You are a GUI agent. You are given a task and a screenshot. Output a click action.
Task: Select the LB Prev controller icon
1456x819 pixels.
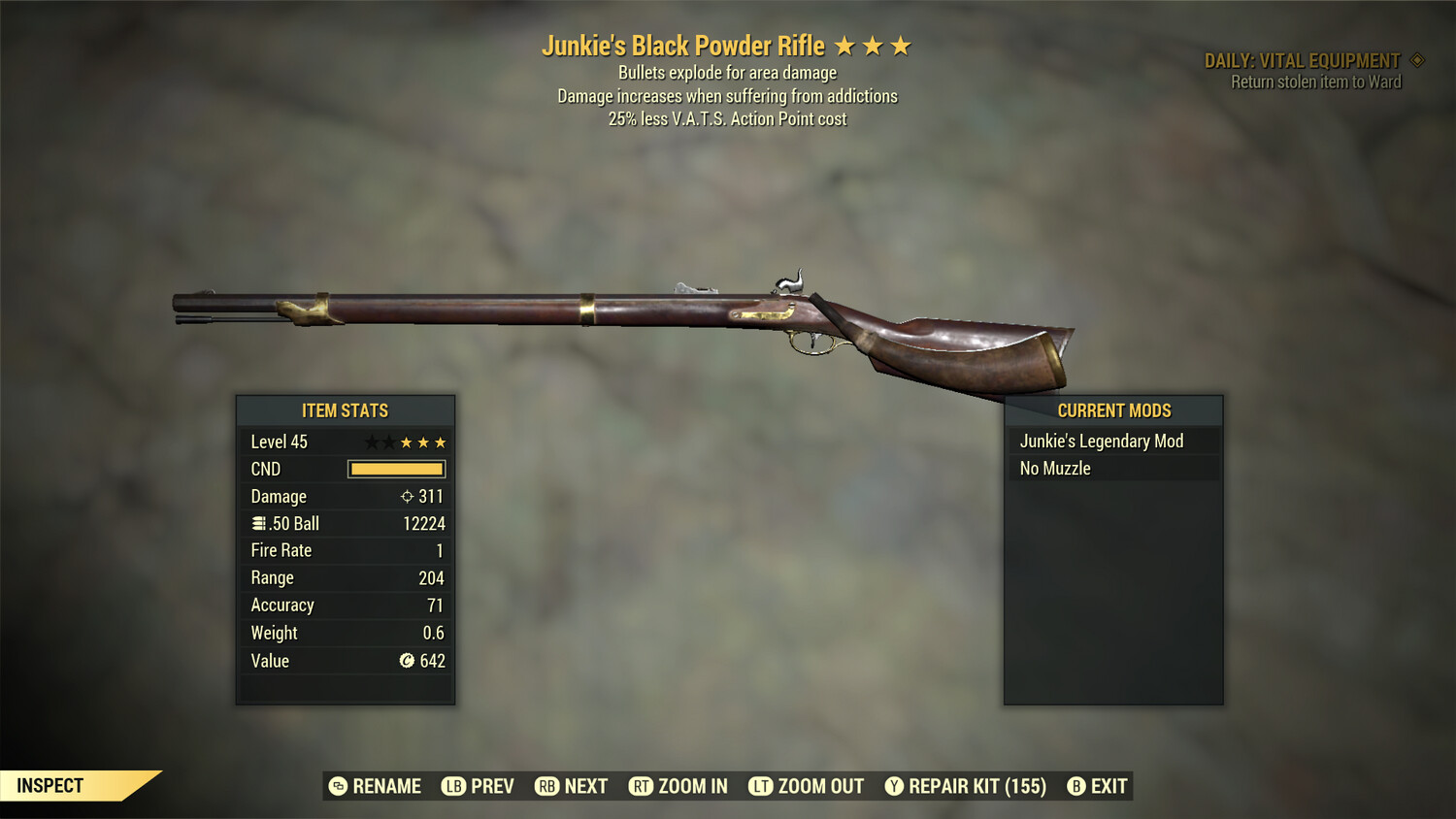452,786
